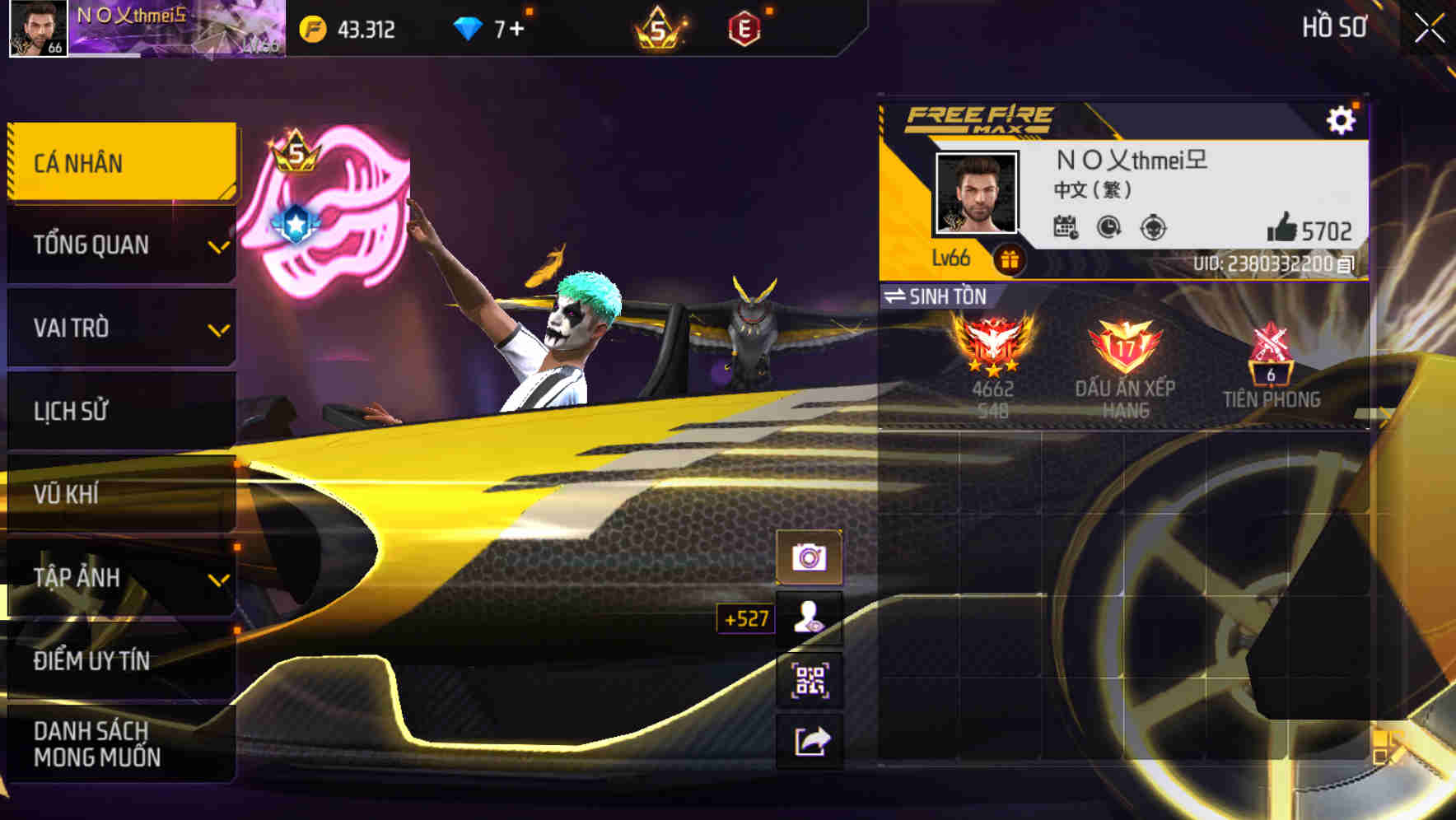Expand the TẬP ẢNH section
The image size is (1456, 820).
tap(119, 577)
